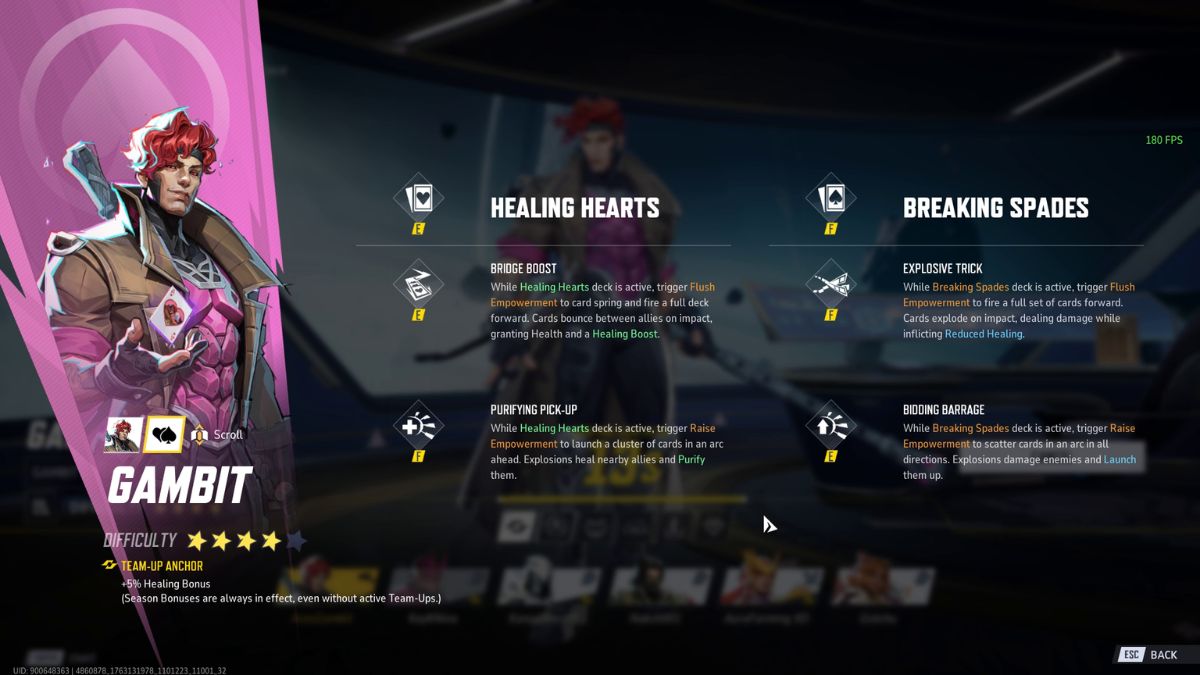Switch to the heart-and-spade cards tab

(x=163, y=434)
